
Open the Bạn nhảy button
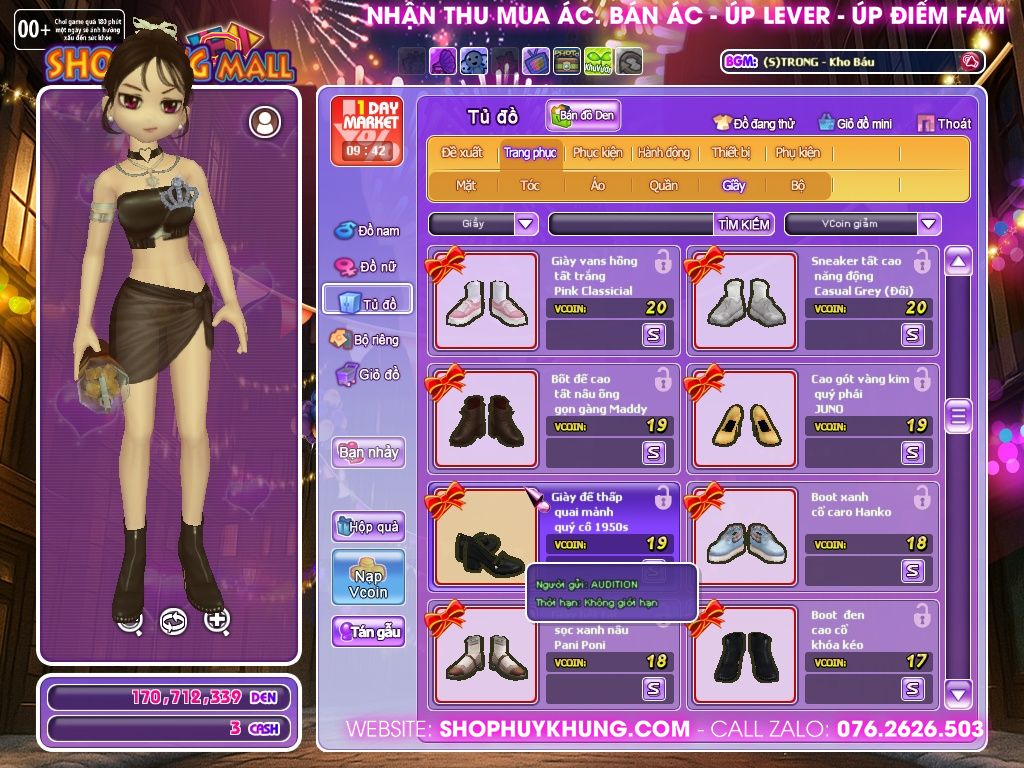pyautogui.click(x=368, y=452)
